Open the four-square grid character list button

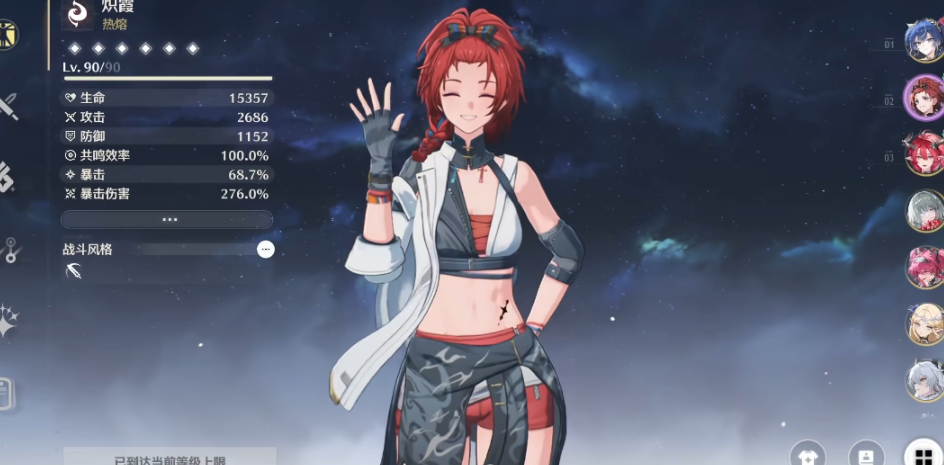pos(923,455)
